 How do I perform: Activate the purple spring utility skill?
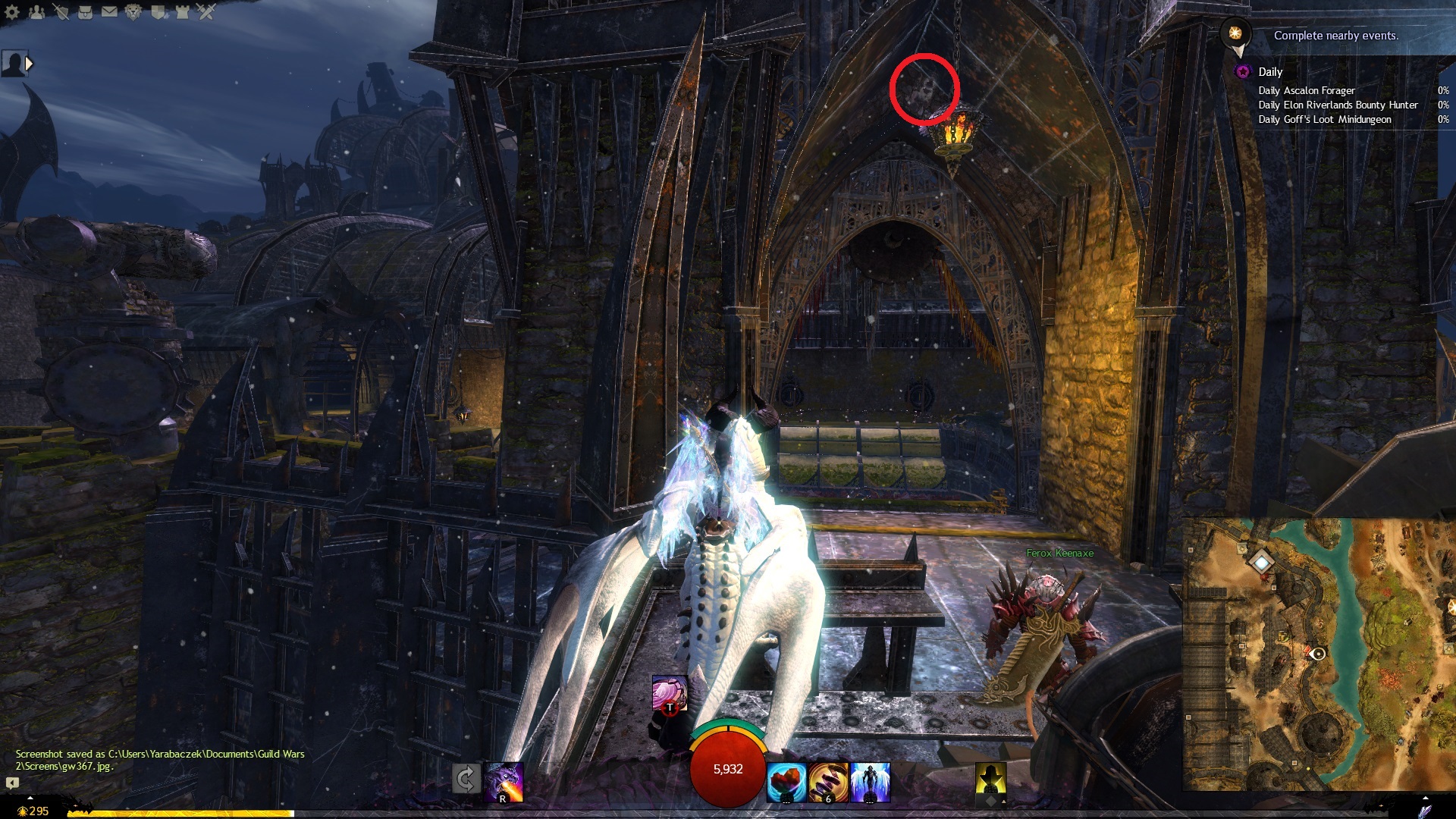click(828, 782)
